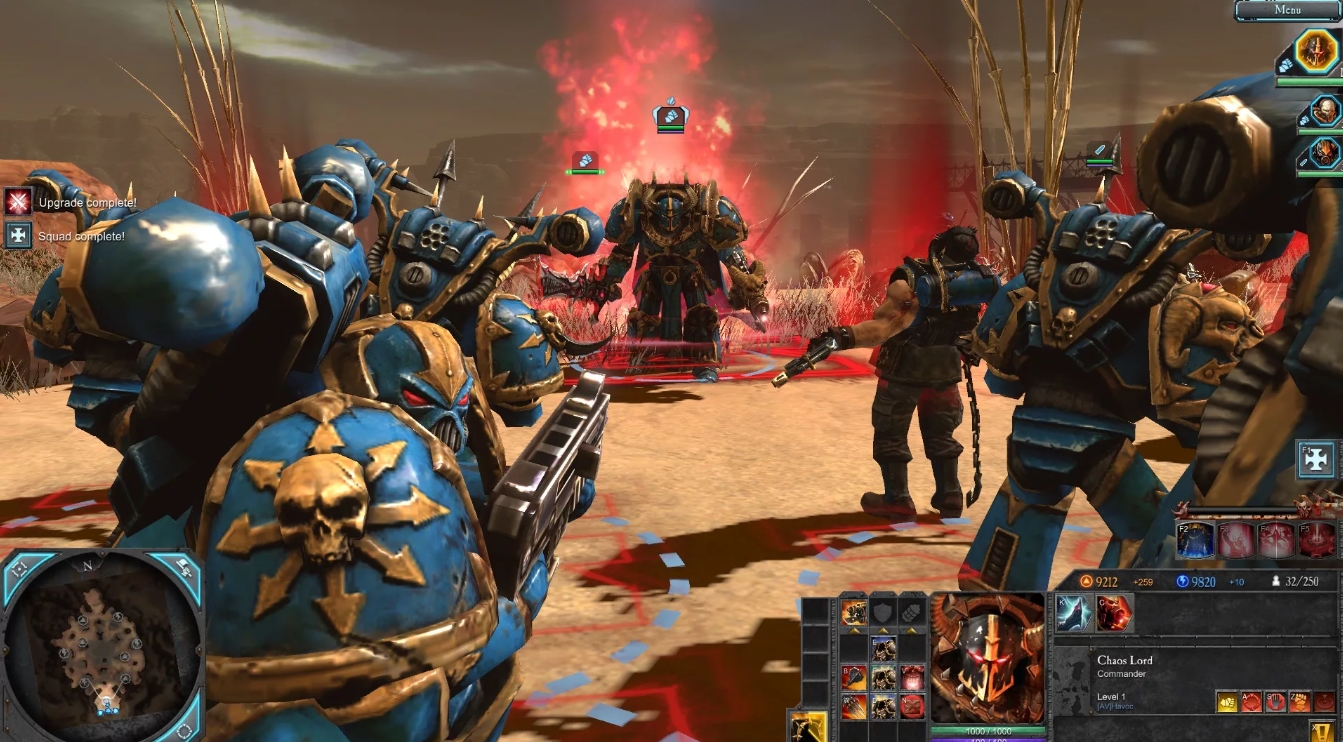Click the C-hotkeyed red ability icon
The width and height of the screenshot is (1343, 742).
pos(1113,614)
